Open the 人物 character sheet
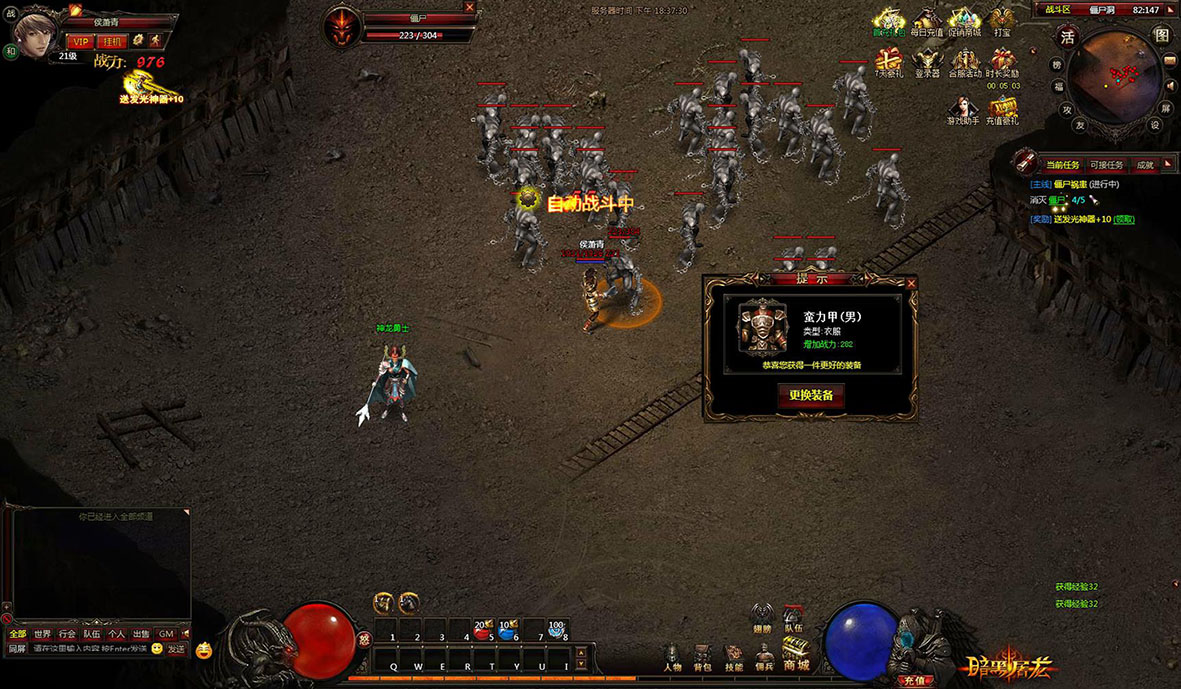The image size is (1181, 689). click(x=673, y=658)
